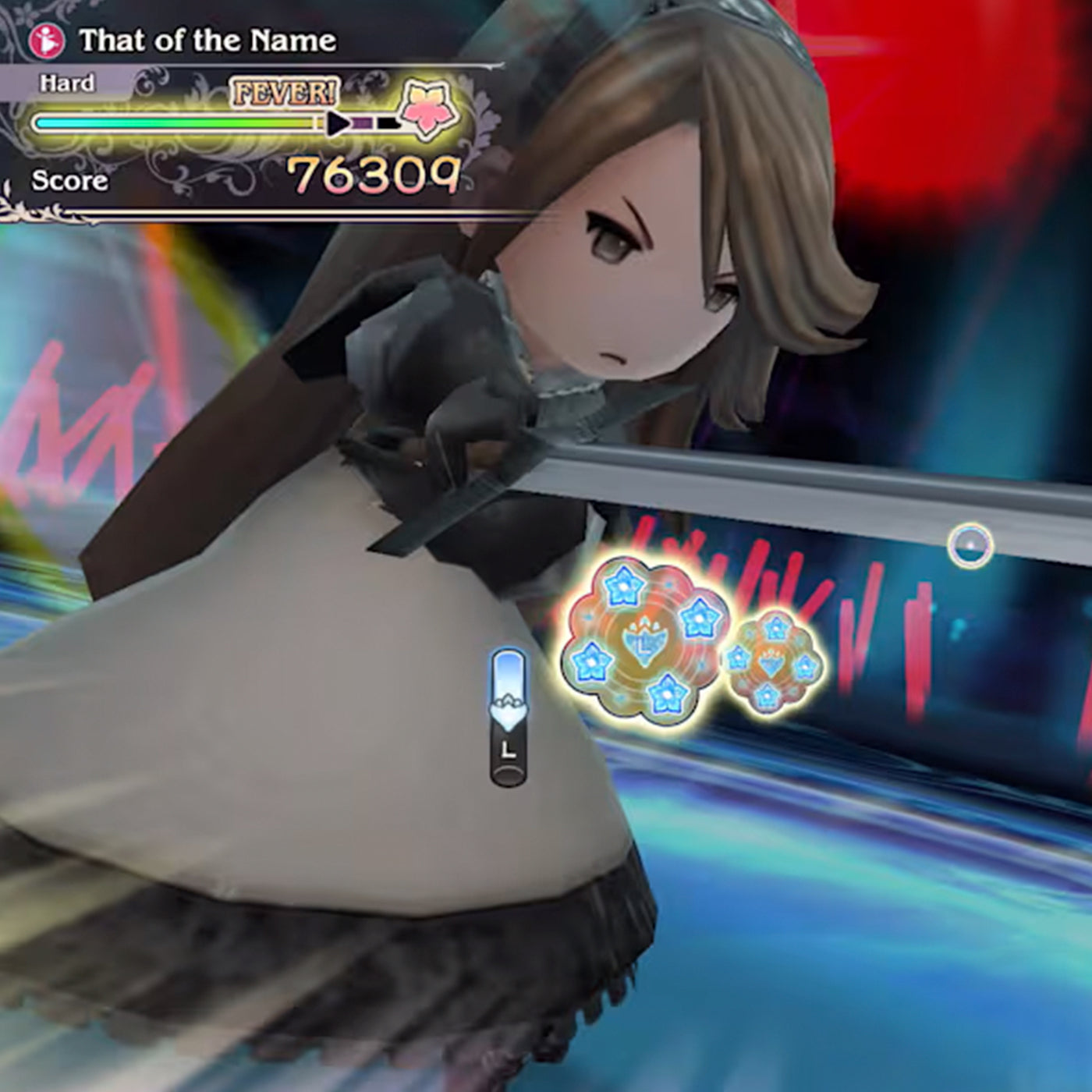1092x1092 pixels.
Task: Click the pink icon beside the song title
Action: [48, 41]
